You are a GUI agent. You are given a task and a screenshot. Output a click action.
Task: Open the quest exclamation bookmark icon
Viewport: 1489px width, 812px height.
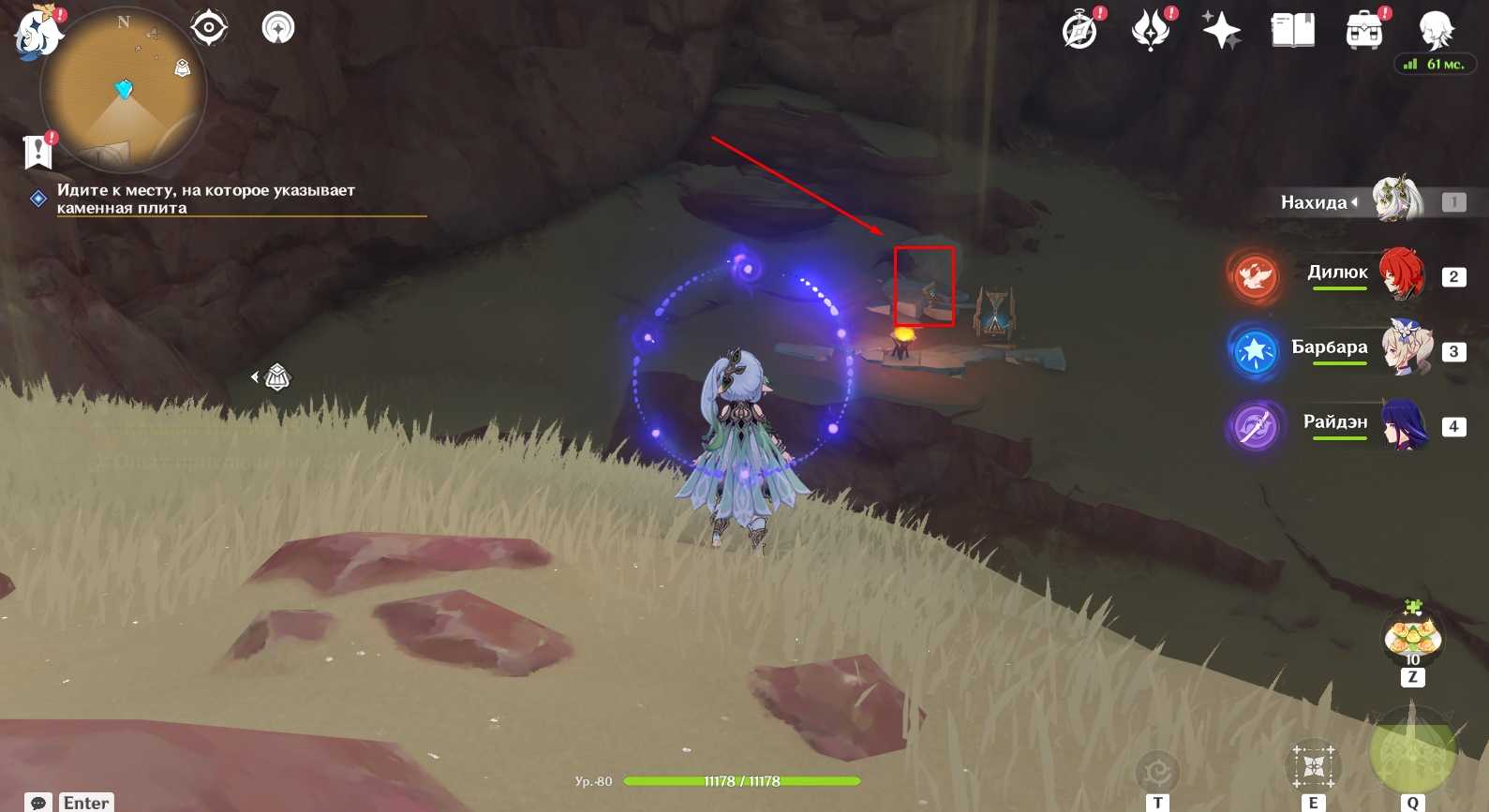[38, 150]
